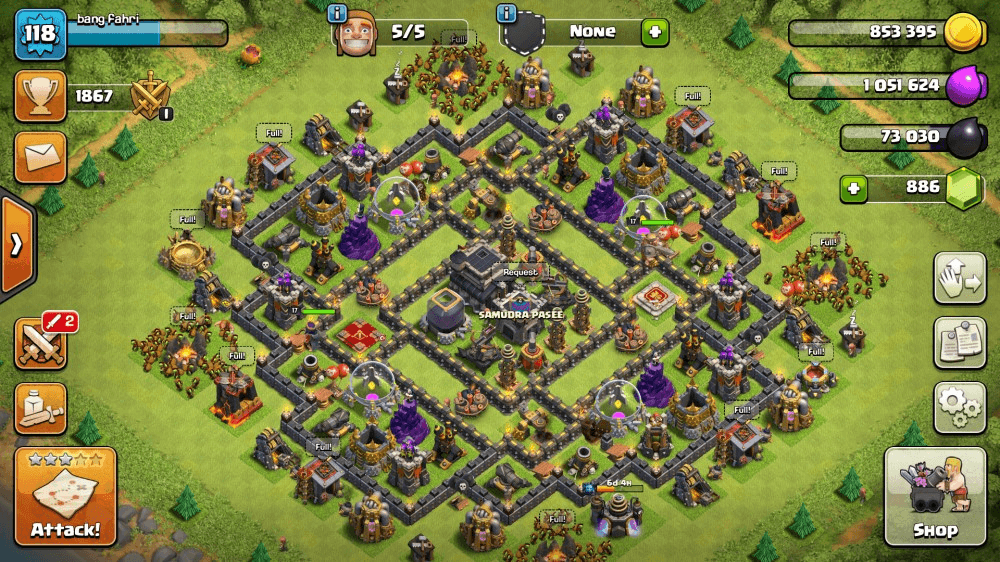Open the clipboard notes button
The image size is (1000, 562).
[959, 343]
